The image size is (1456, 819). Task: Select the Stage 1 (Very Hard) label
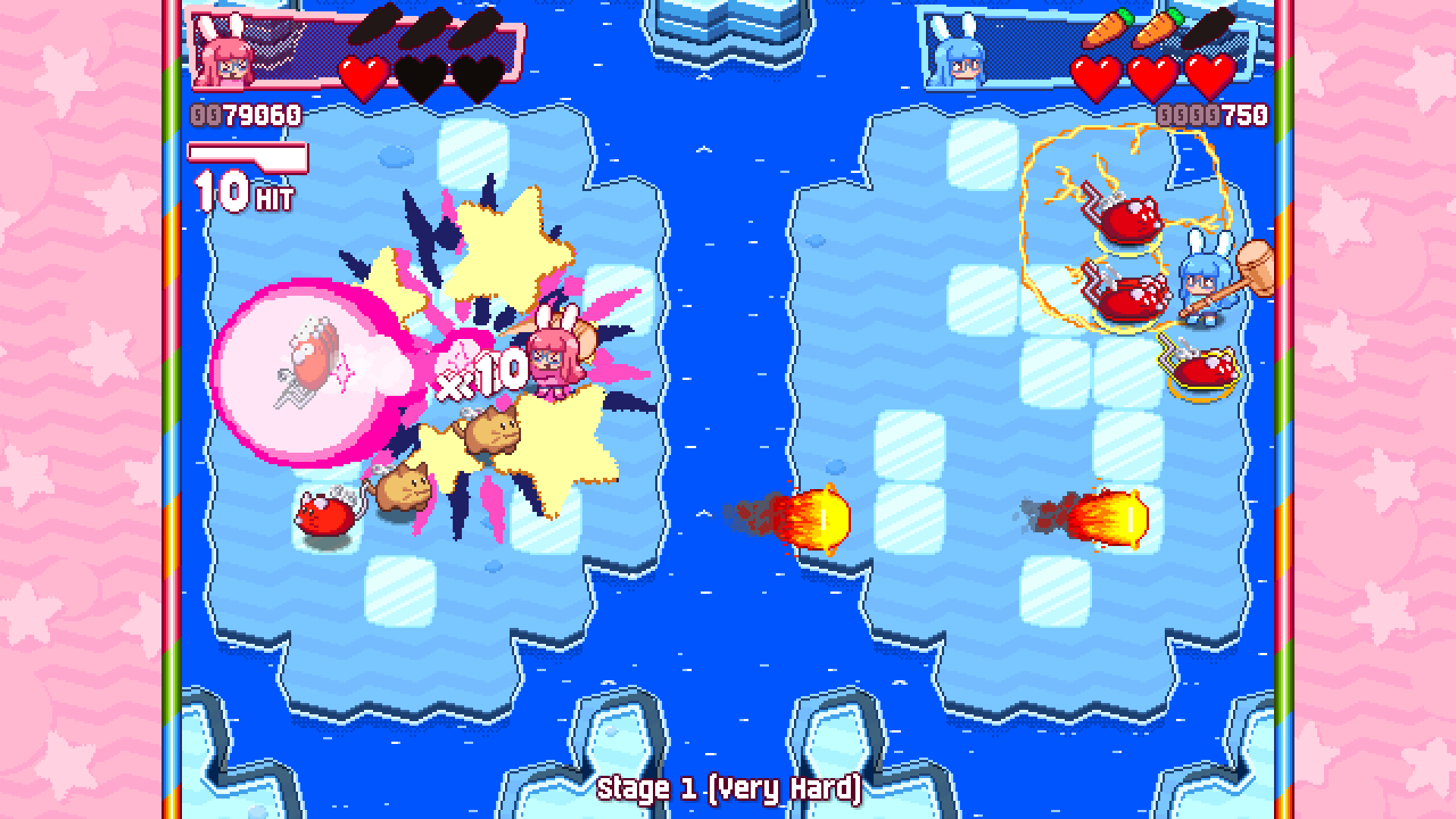tap(729, 789)
